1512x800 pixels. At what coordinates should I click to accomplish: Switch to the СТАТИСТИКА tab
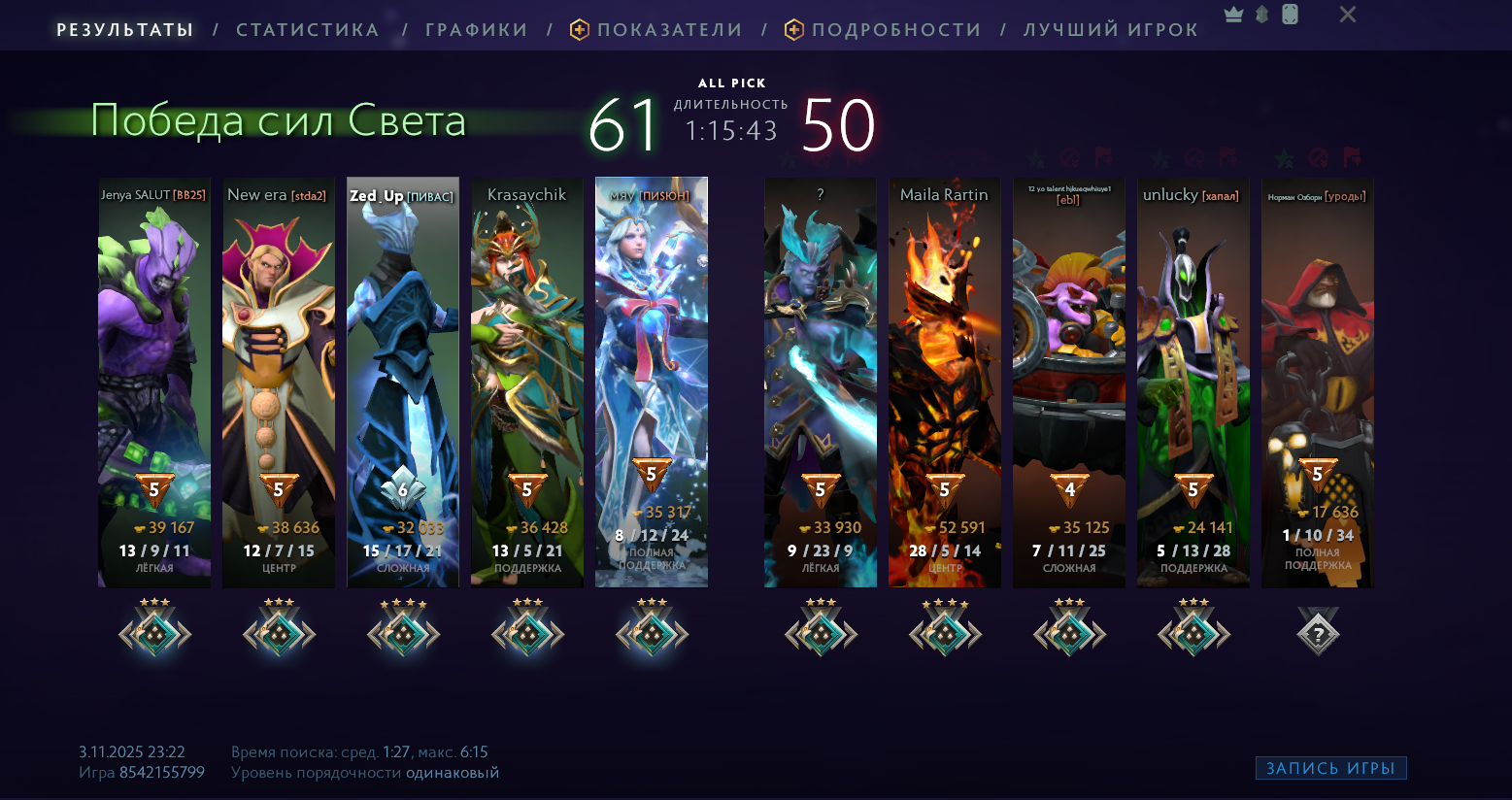308,30
